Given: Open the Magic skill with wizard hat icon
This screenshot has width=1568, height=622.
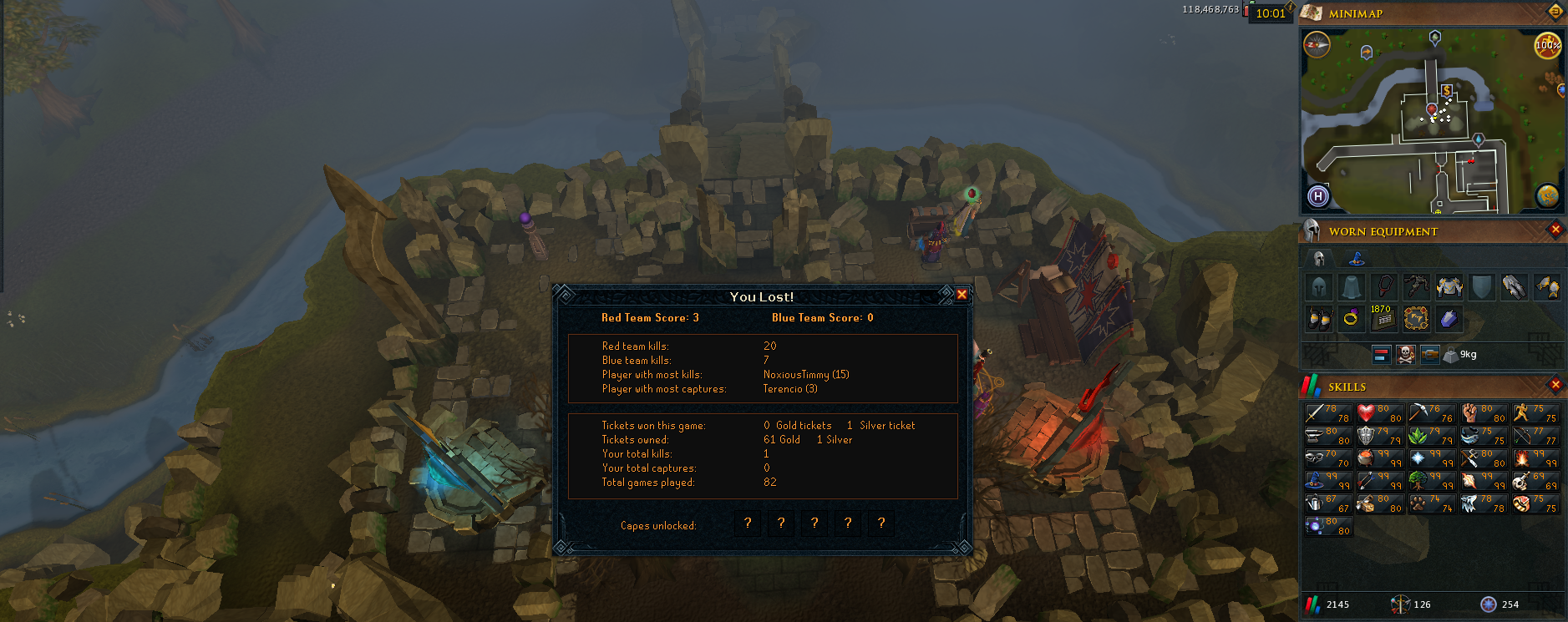Looking at the screenshot, I should click(1328, 481).
